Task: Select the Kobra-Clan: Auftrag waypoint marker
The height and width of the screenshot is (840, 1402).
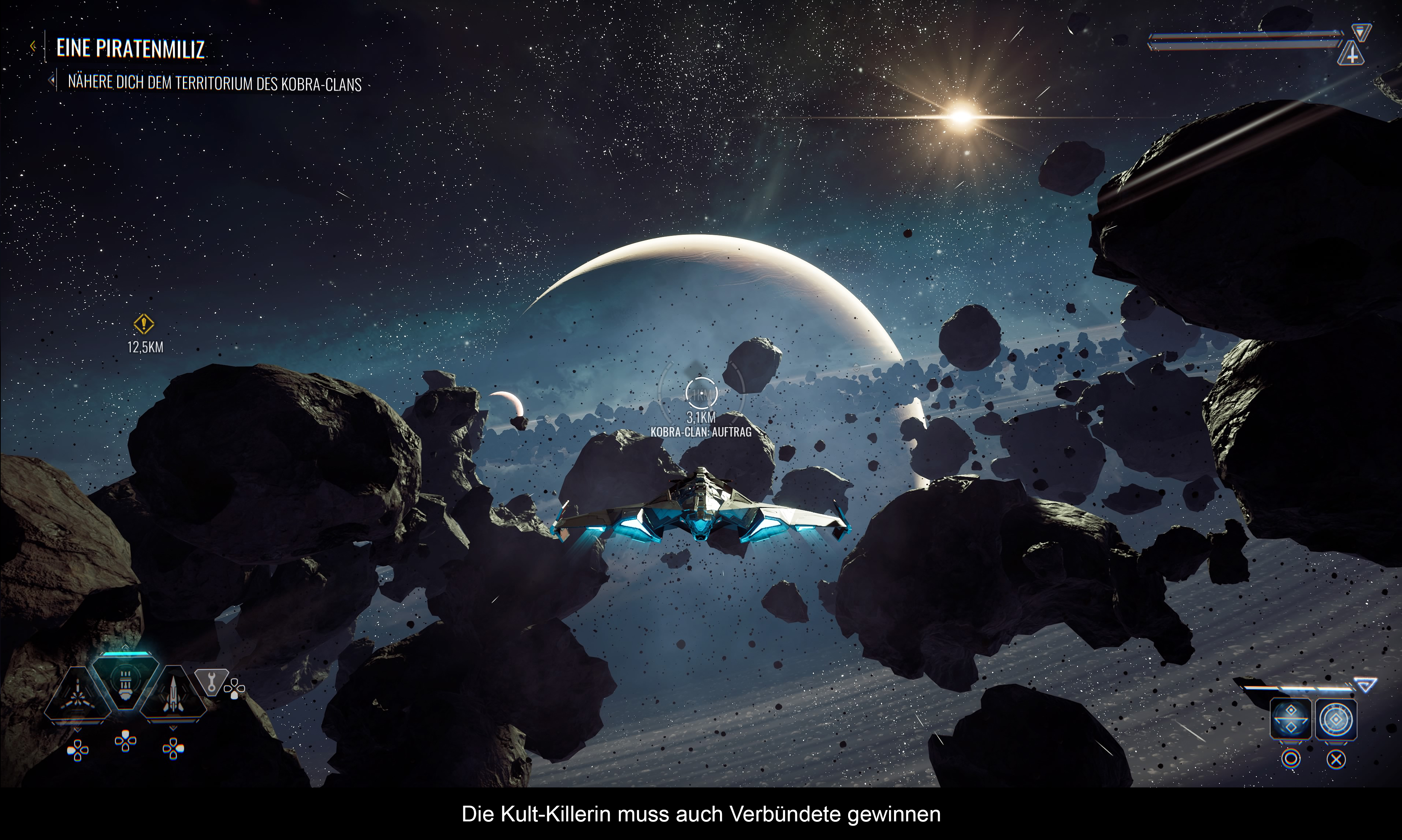Action: (x=701, y=393)
